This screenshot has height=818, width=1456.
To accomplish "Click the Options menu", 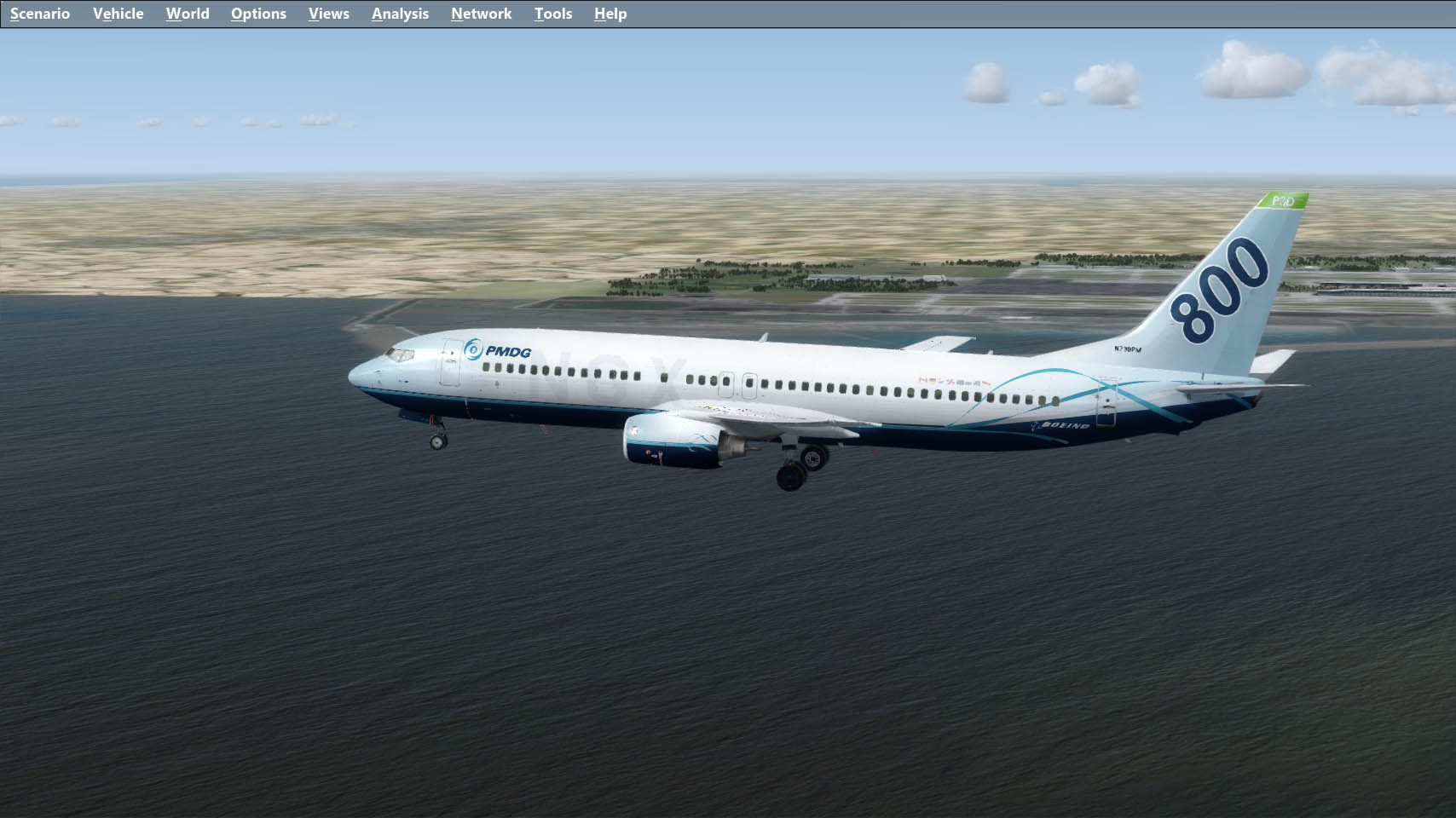I will pyautogui.click(x=258, y=14).
